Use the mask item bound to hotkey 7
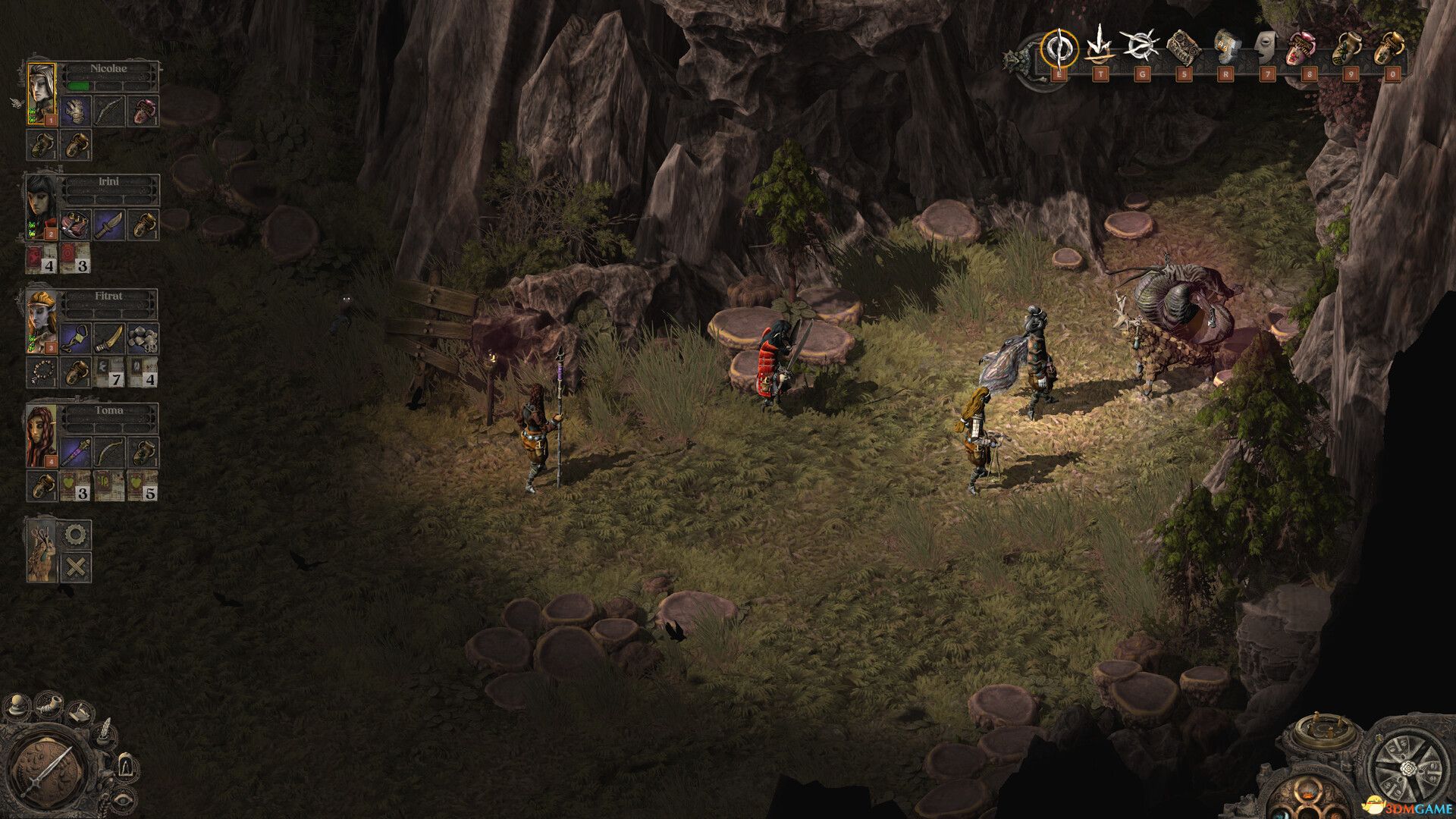1456x819 pixels. (1266, 49)
